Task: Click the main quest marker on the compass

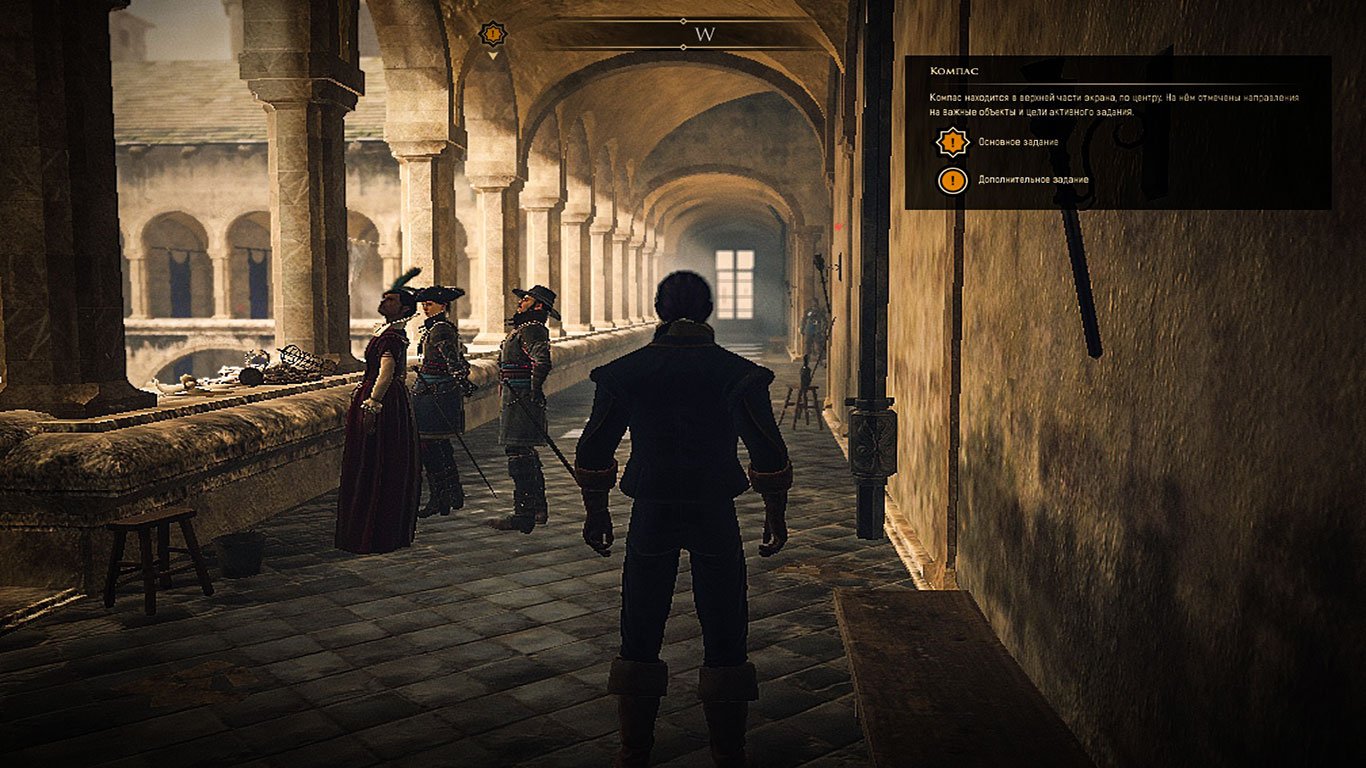Action: point(492,34)
